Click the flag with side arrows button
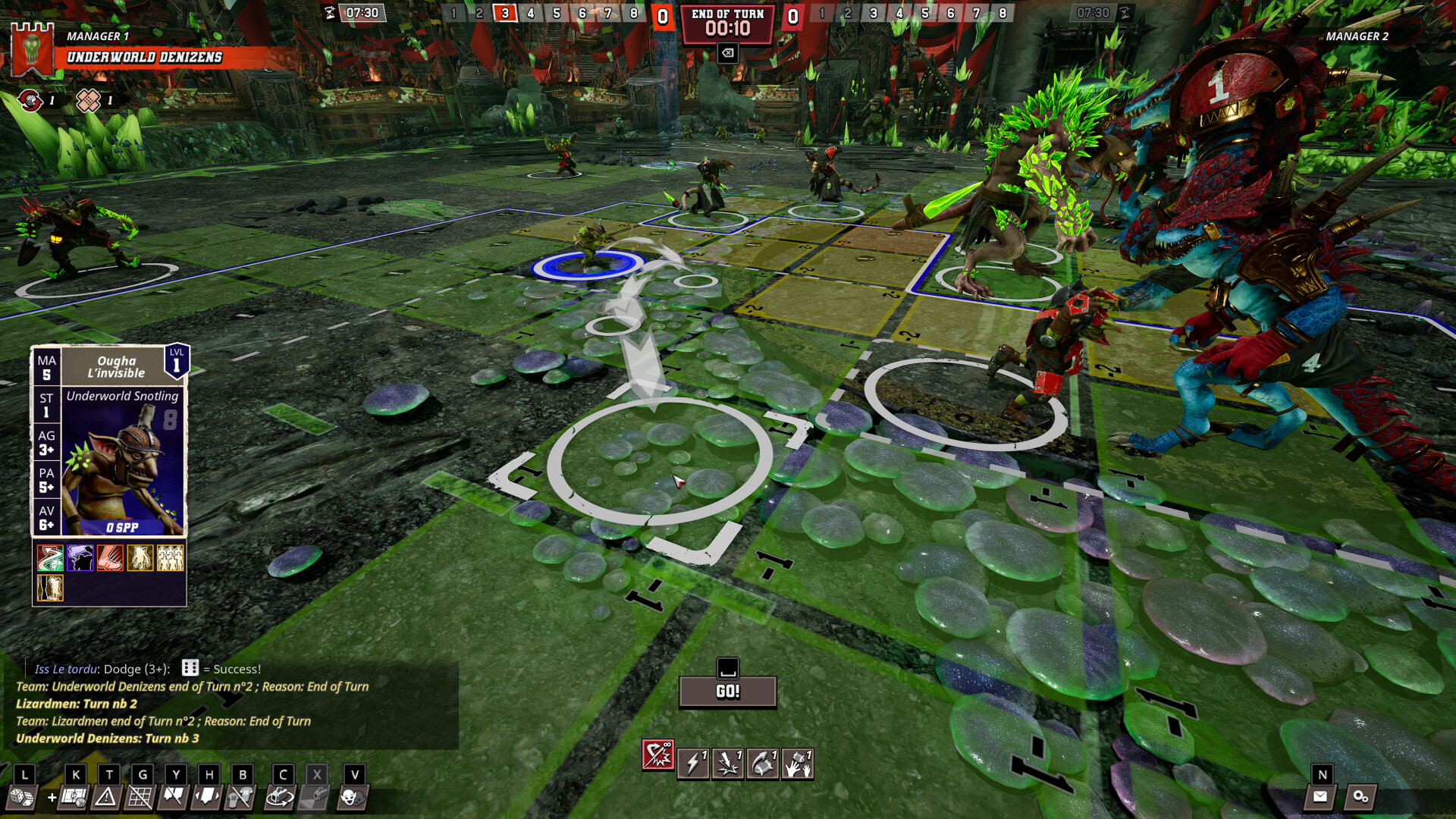 (207, 797)
